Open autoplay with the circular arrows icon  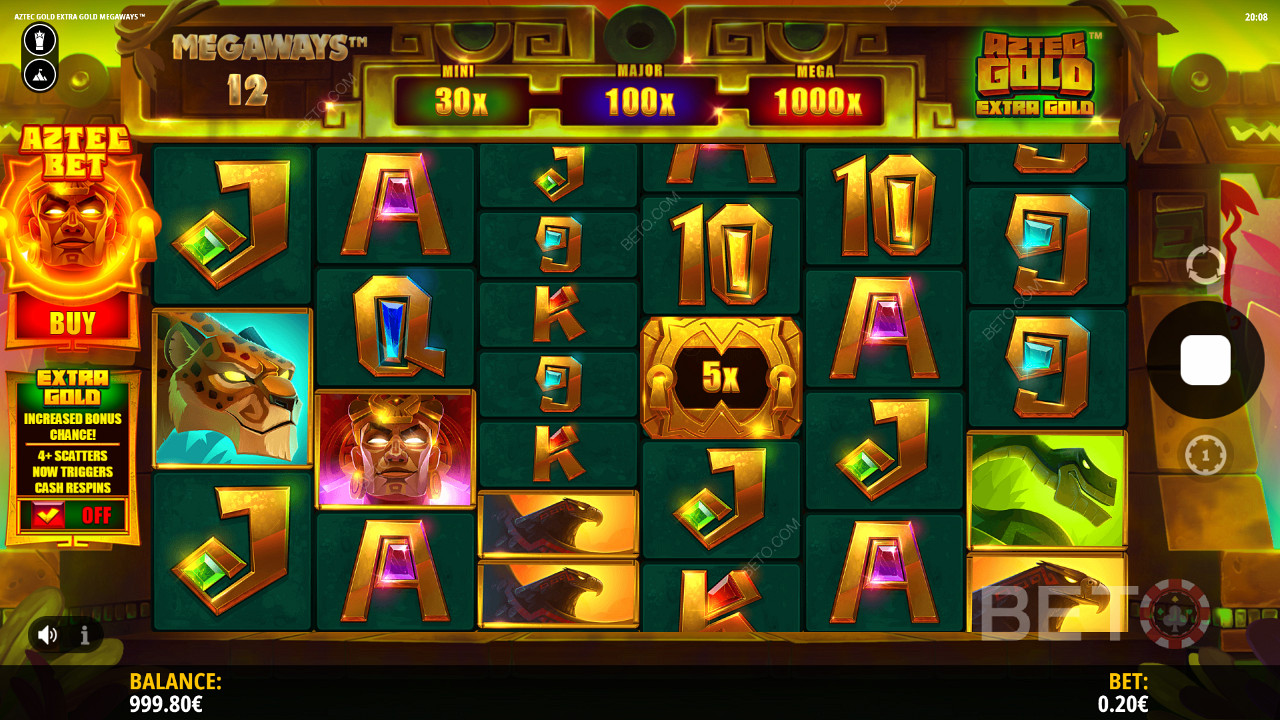coord(1205,265)
